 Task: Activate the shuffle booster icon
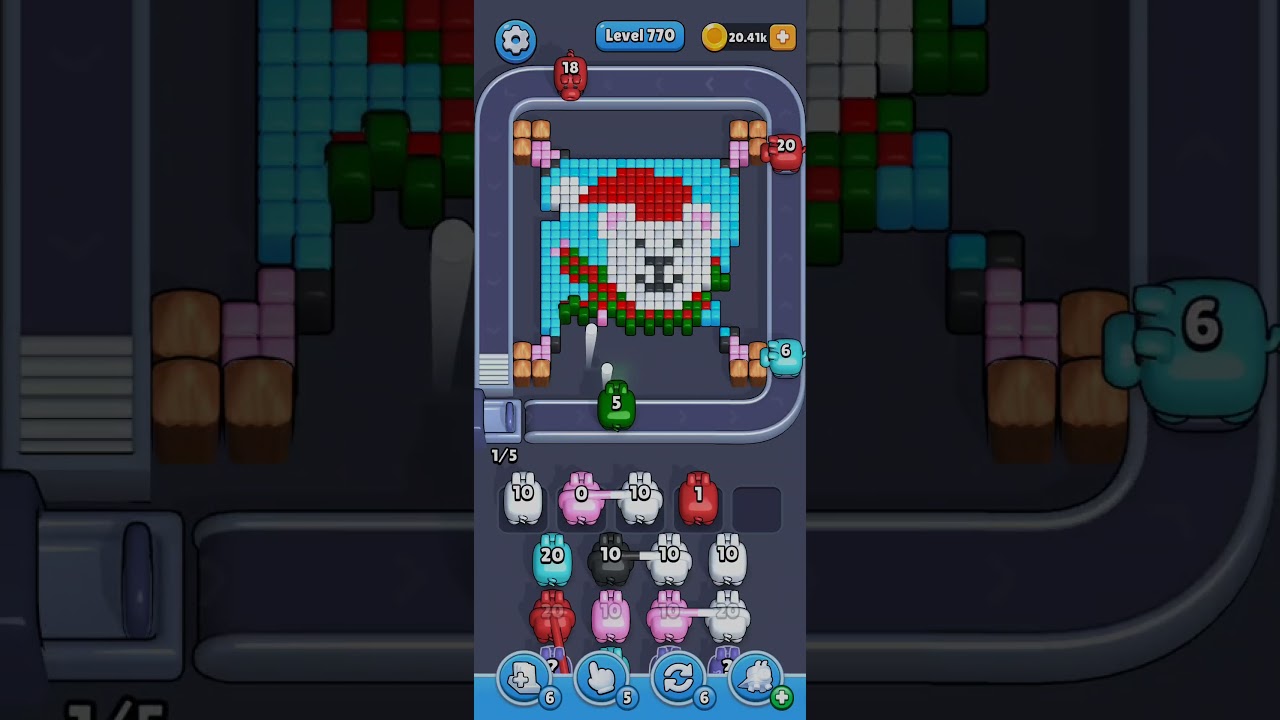(680, 677)
